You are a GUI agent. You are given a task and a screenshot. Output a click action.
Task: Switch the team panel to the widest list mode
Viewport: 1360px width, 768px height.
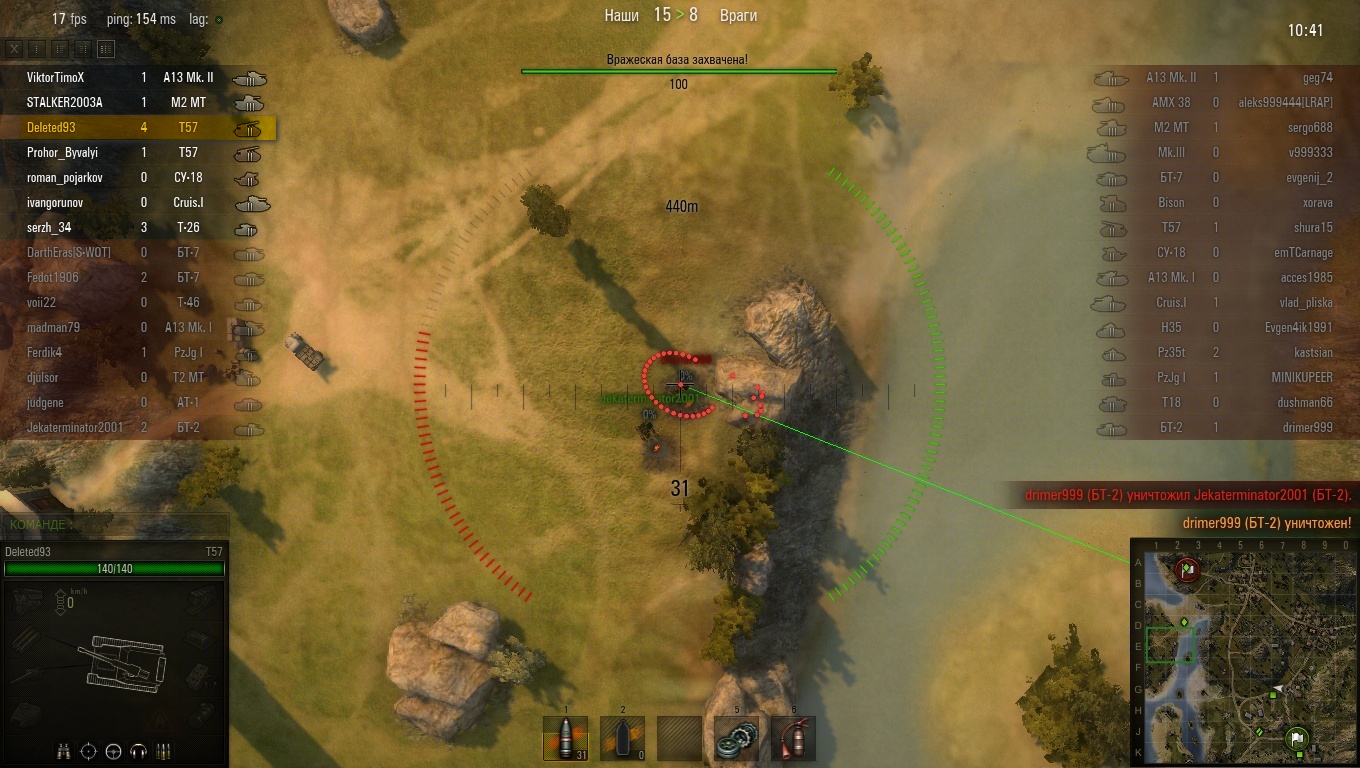coord(106,49)
